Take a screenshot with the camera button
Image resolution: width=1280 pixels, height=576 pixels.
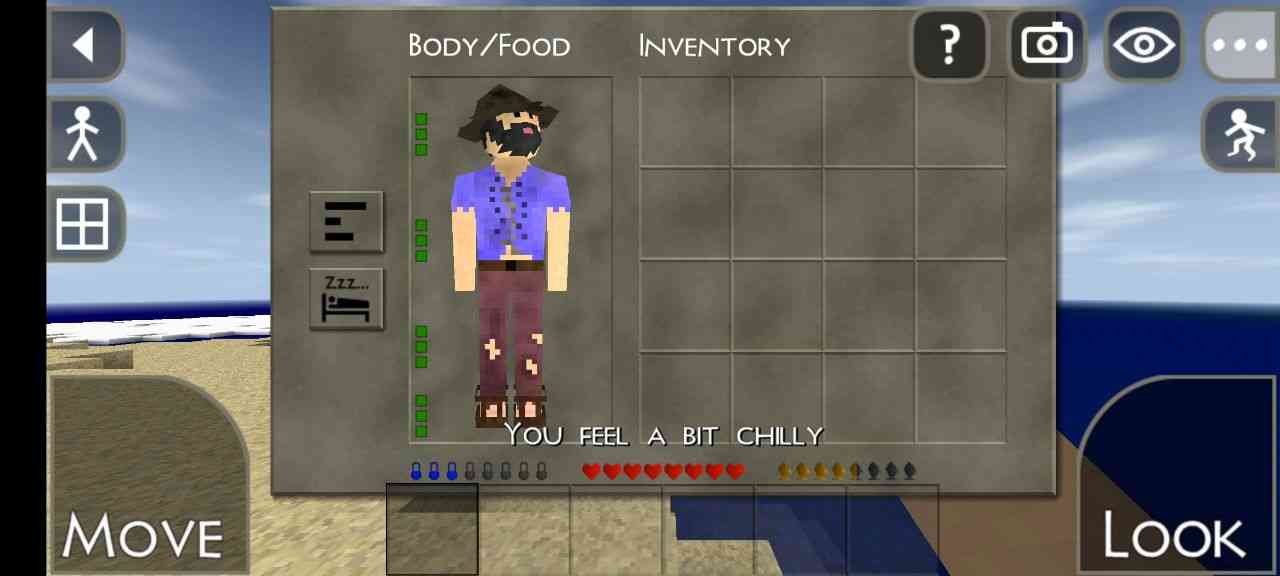point(1046,45)
